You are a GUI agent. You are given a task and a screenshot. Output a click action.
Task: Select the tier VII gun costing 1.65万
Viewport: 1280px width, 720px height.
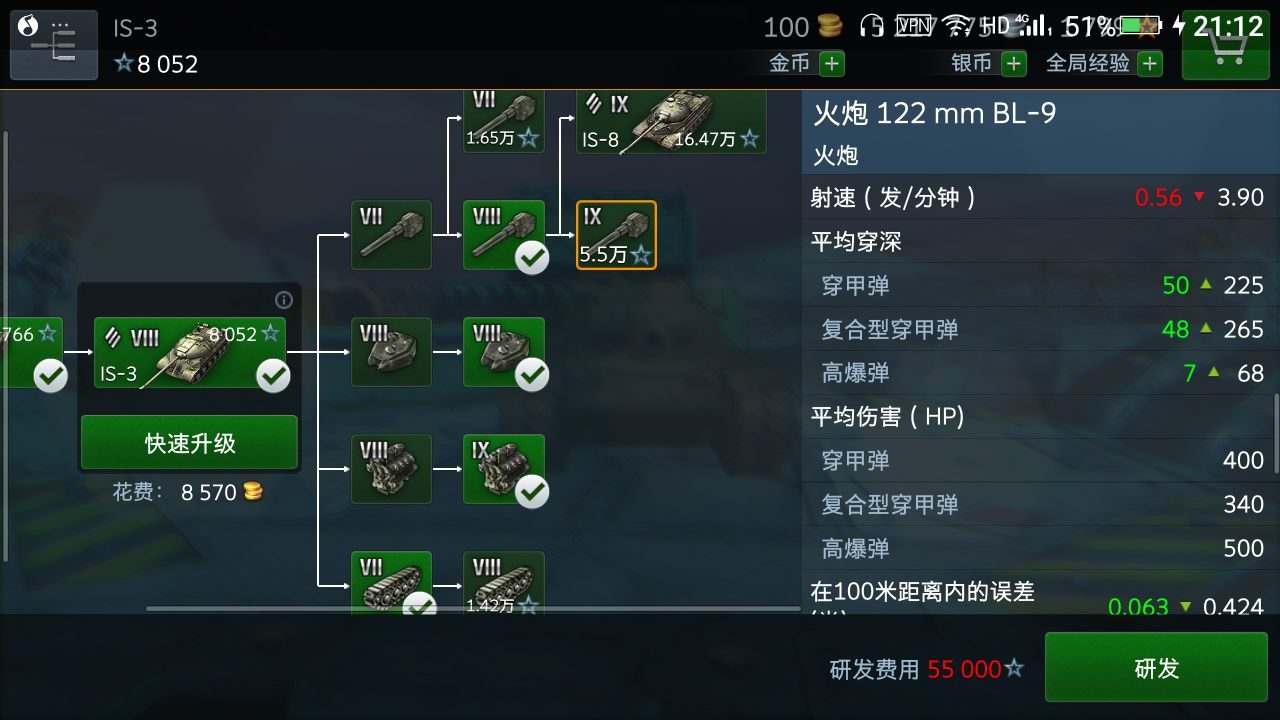[503, 118]
